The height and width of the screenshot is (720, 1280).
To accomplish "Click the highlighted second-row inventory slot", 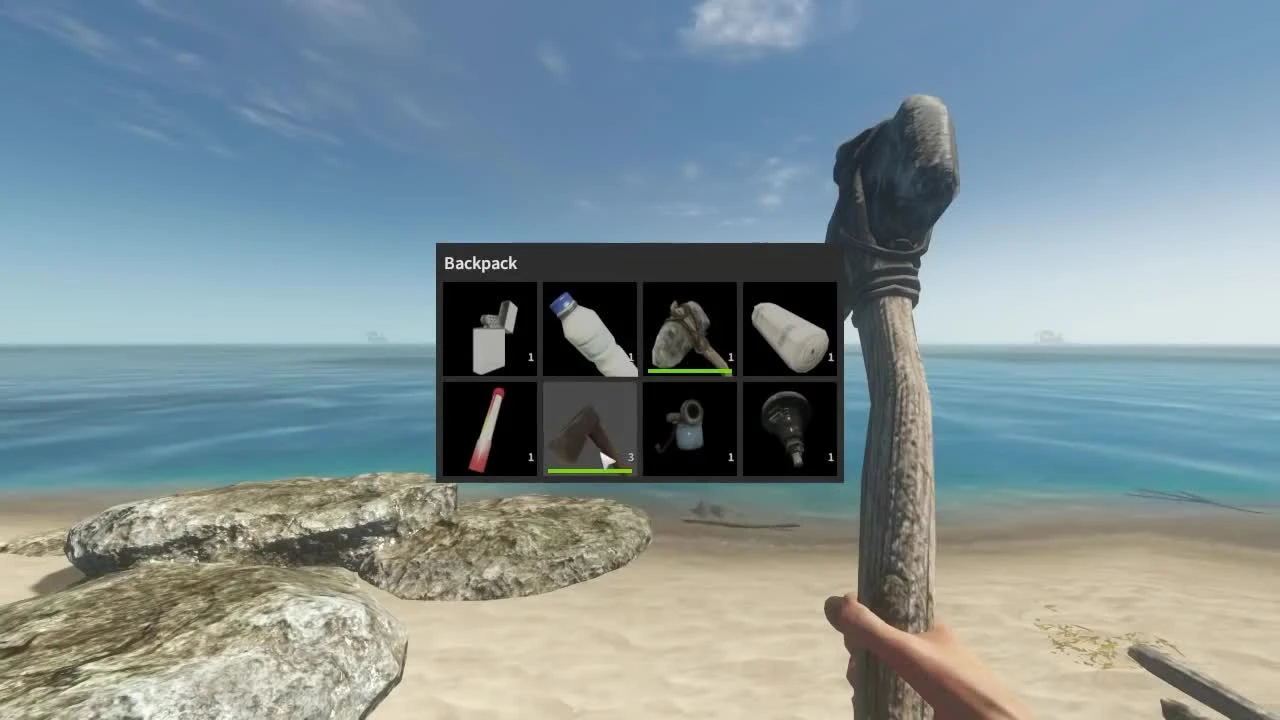I will 590,430.
